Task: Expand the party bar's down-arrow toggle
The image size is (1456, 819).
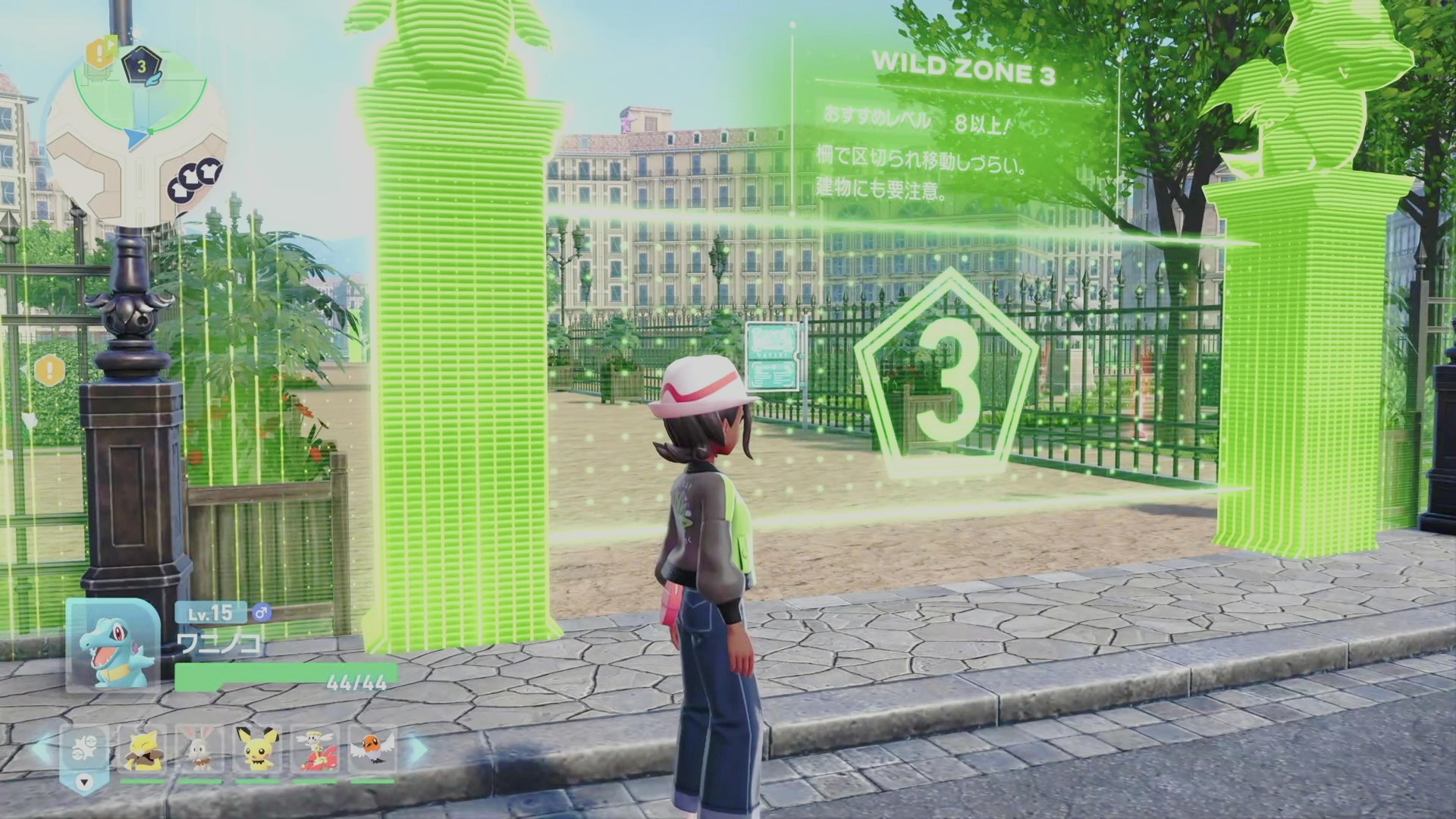Action: [84, 782]
